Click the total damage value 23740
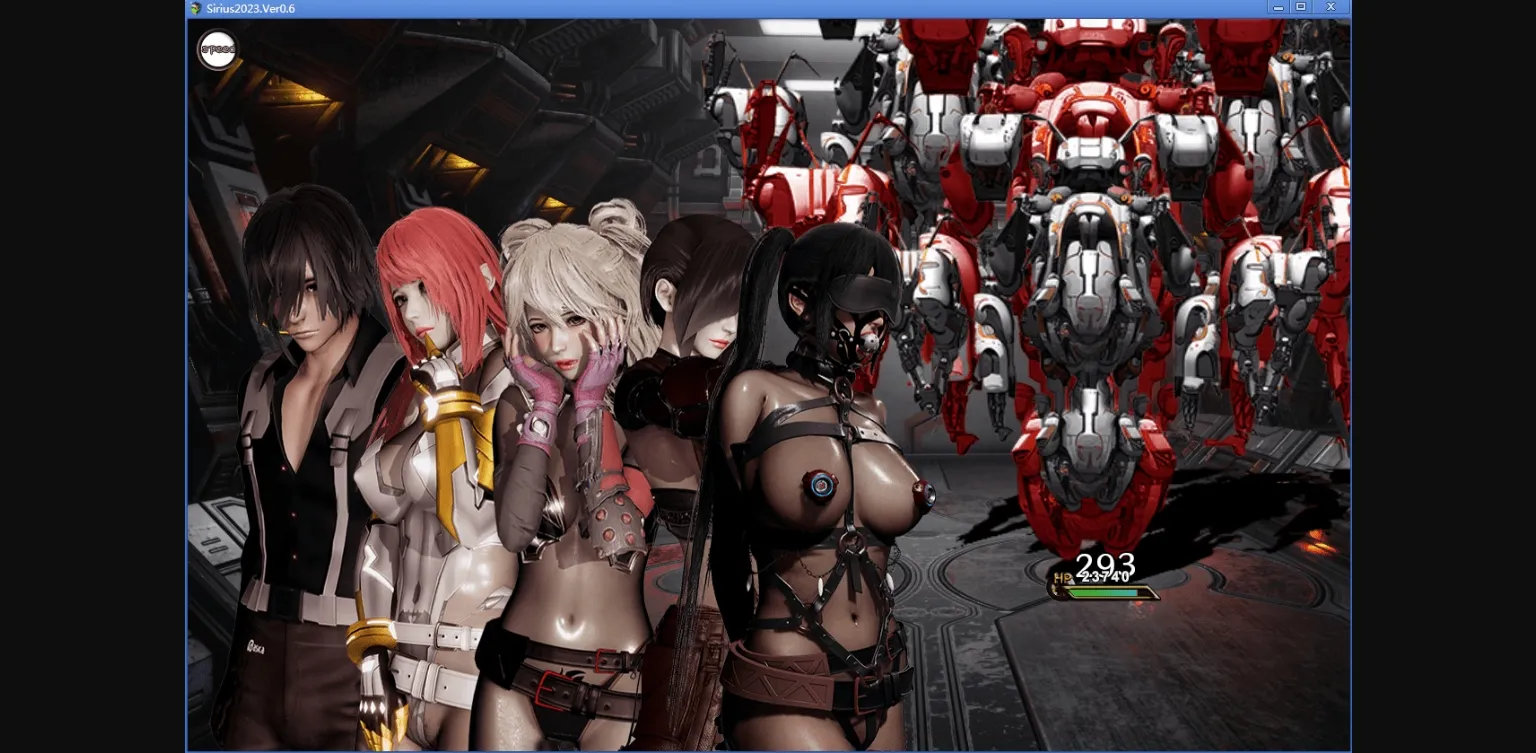 [1103, 576]
